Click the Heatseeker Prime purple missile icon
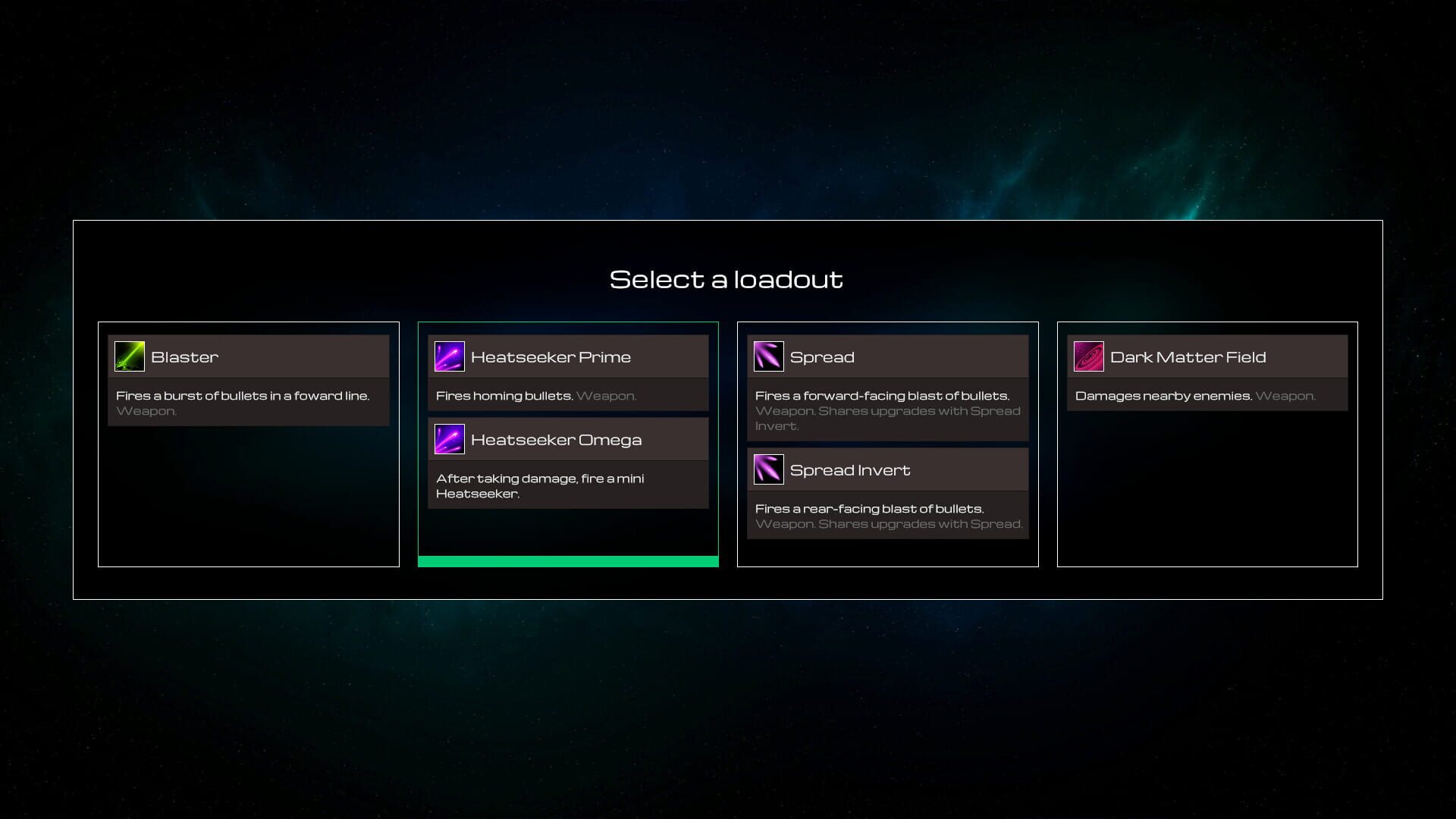 [449, 356]
